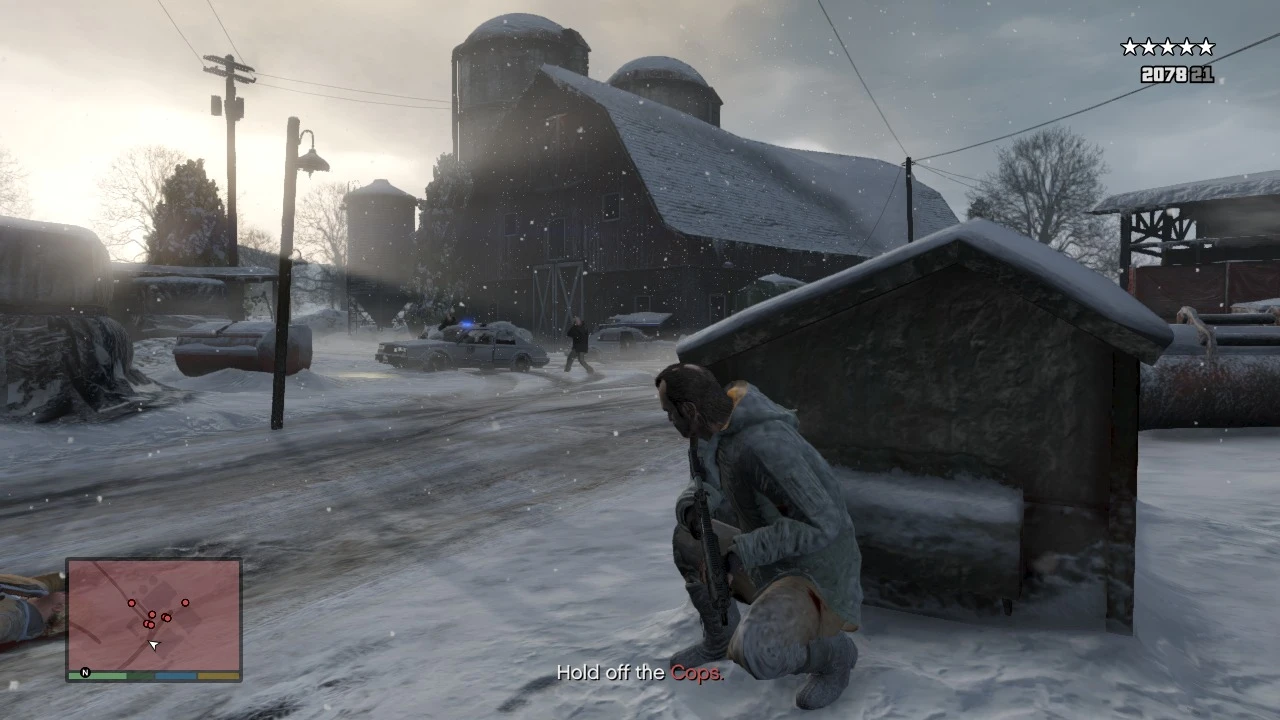Click the player arrow on the minimap

click(x=154, y=646)
